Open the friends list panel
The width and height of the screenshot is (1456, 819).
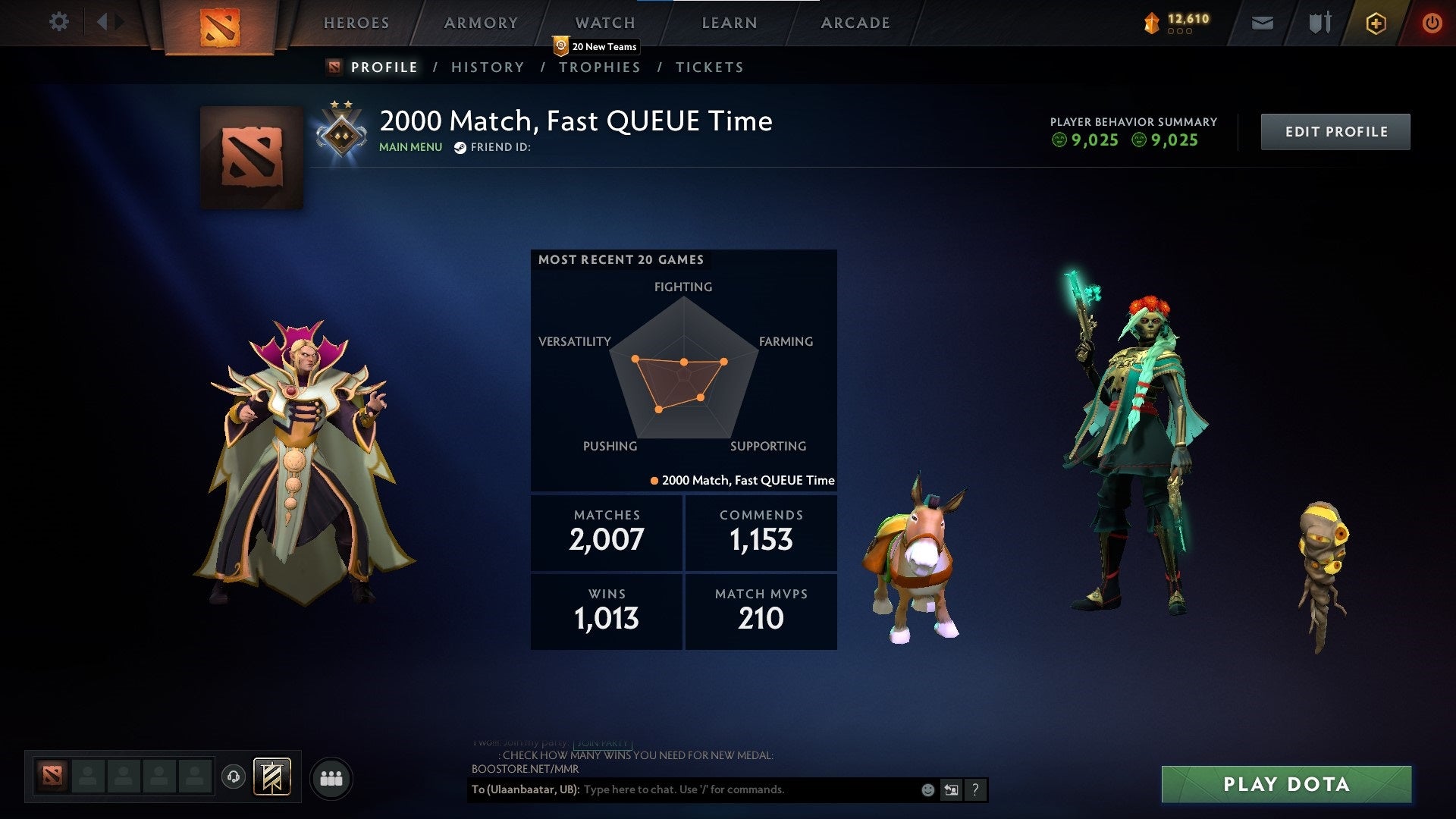click(x=330, y=777)
